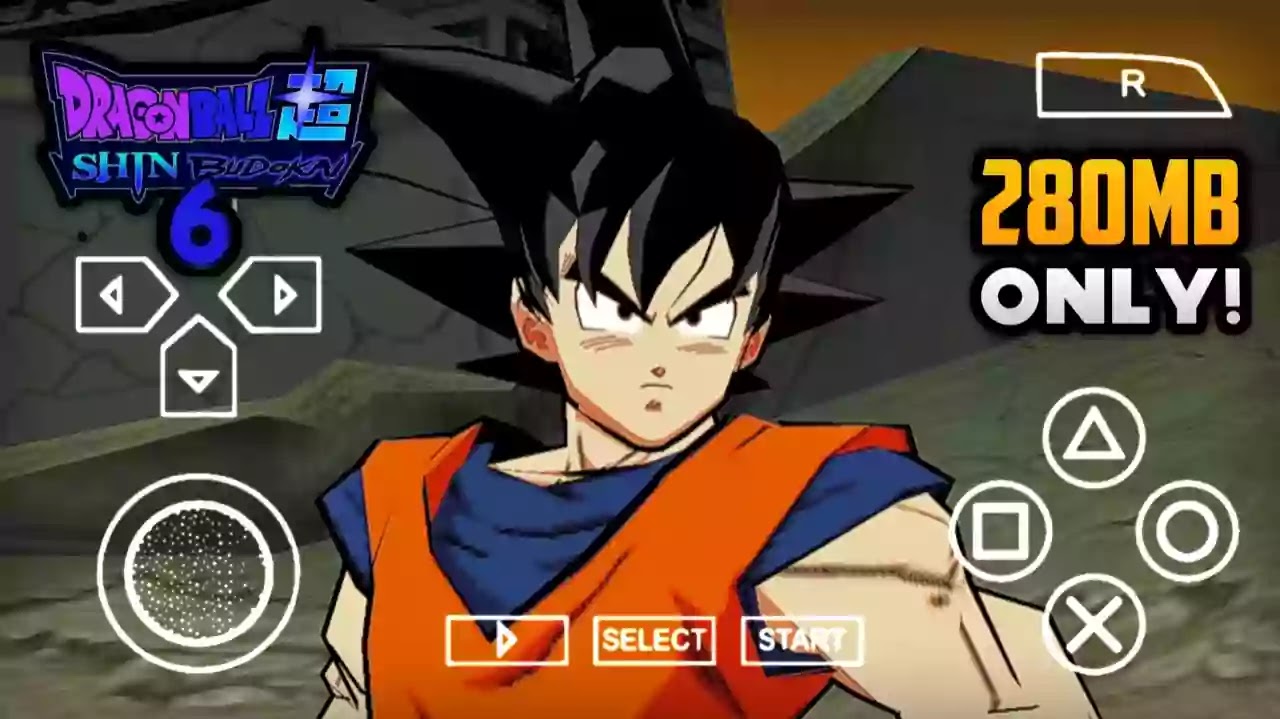Tap the D-pad down arrow
This screenshot has width=1280, height=719.
(199, 370)
